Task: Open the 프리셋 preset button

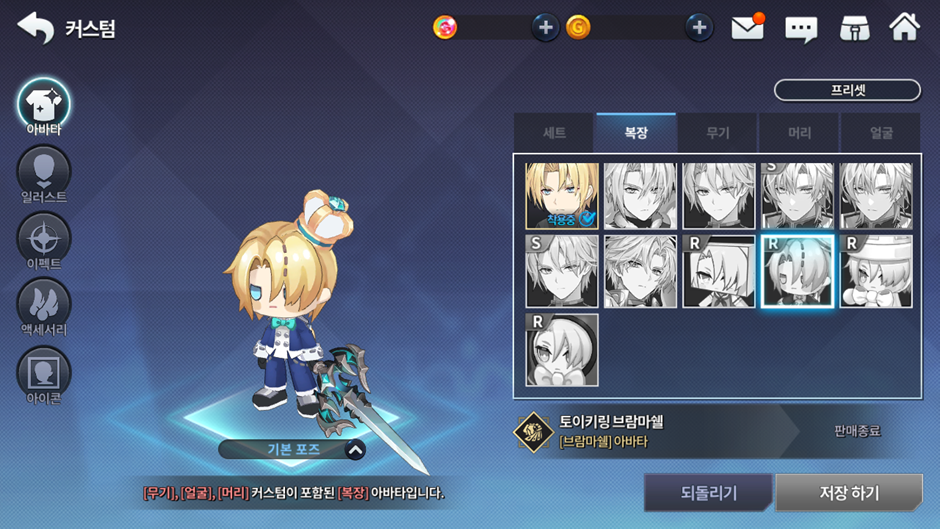Action: pos(847,90)
